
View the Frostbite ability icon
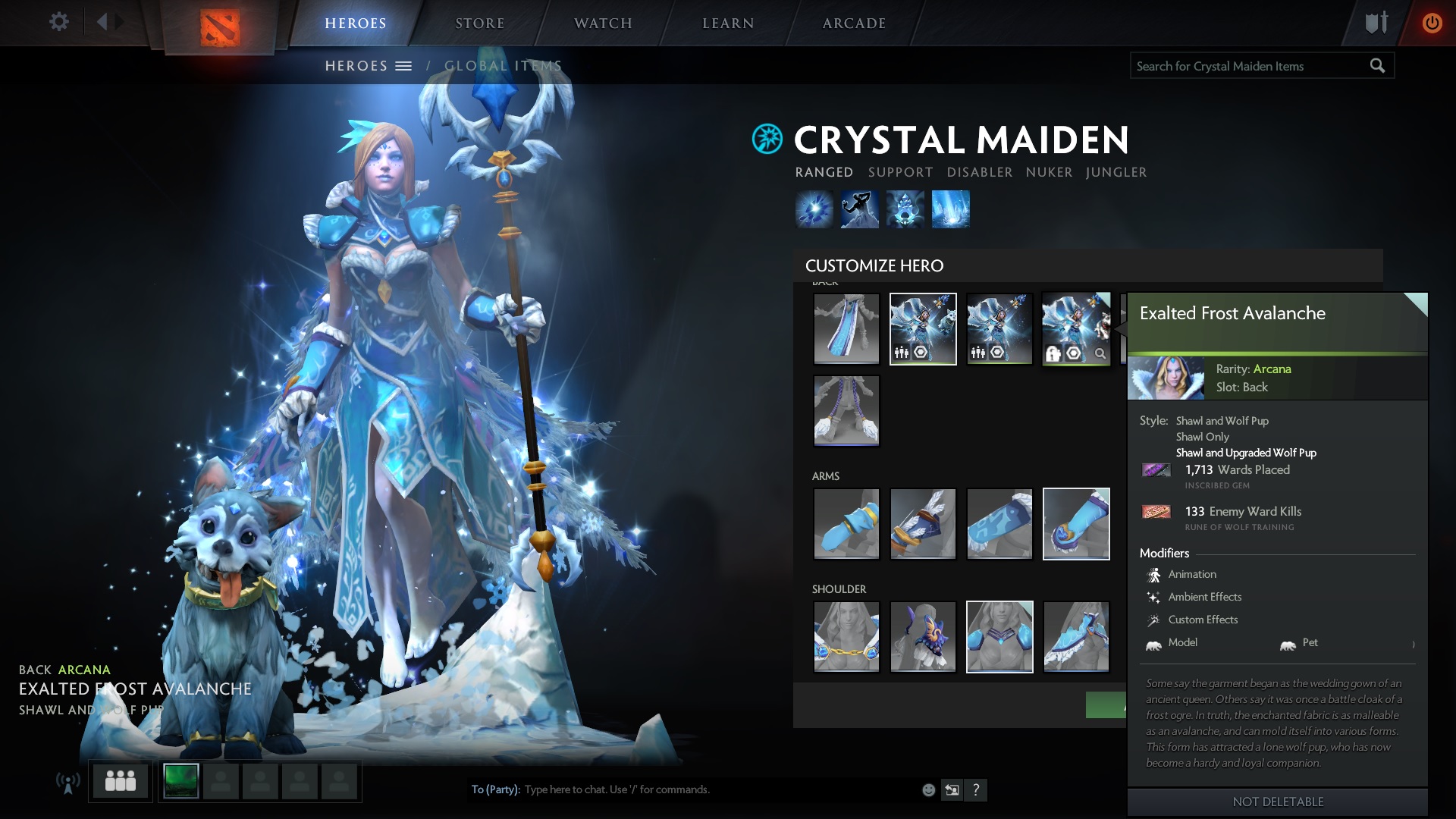point(859,209)
